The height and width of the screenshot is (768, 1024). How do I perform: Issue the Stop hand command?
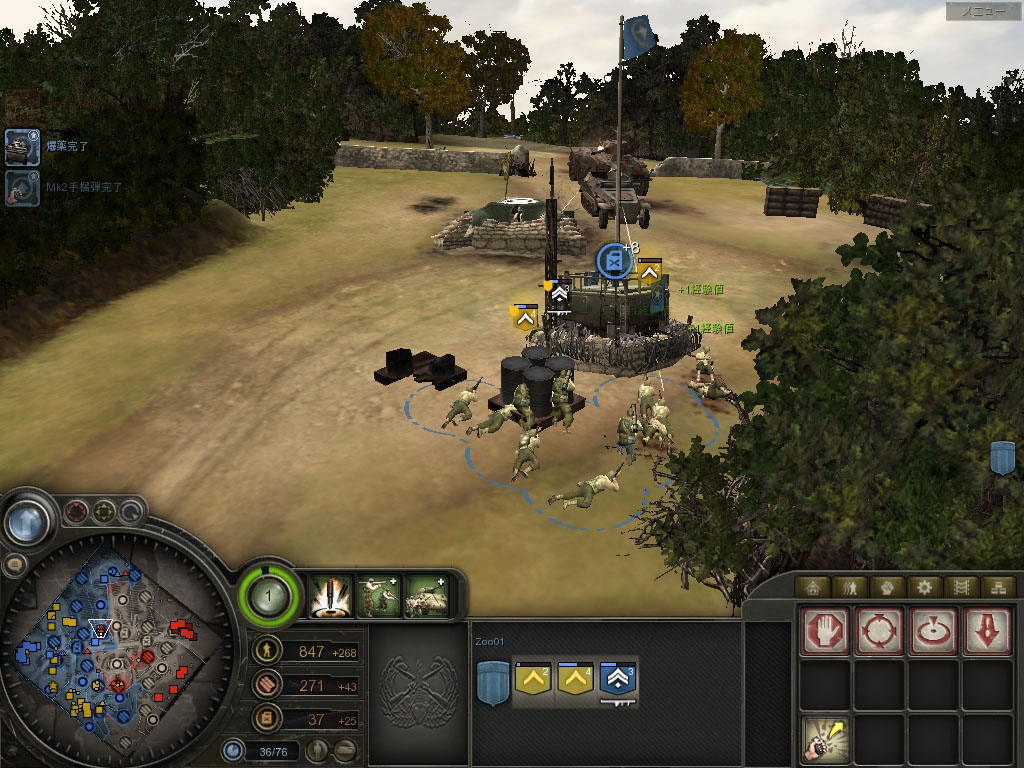(x=825, y=631)
